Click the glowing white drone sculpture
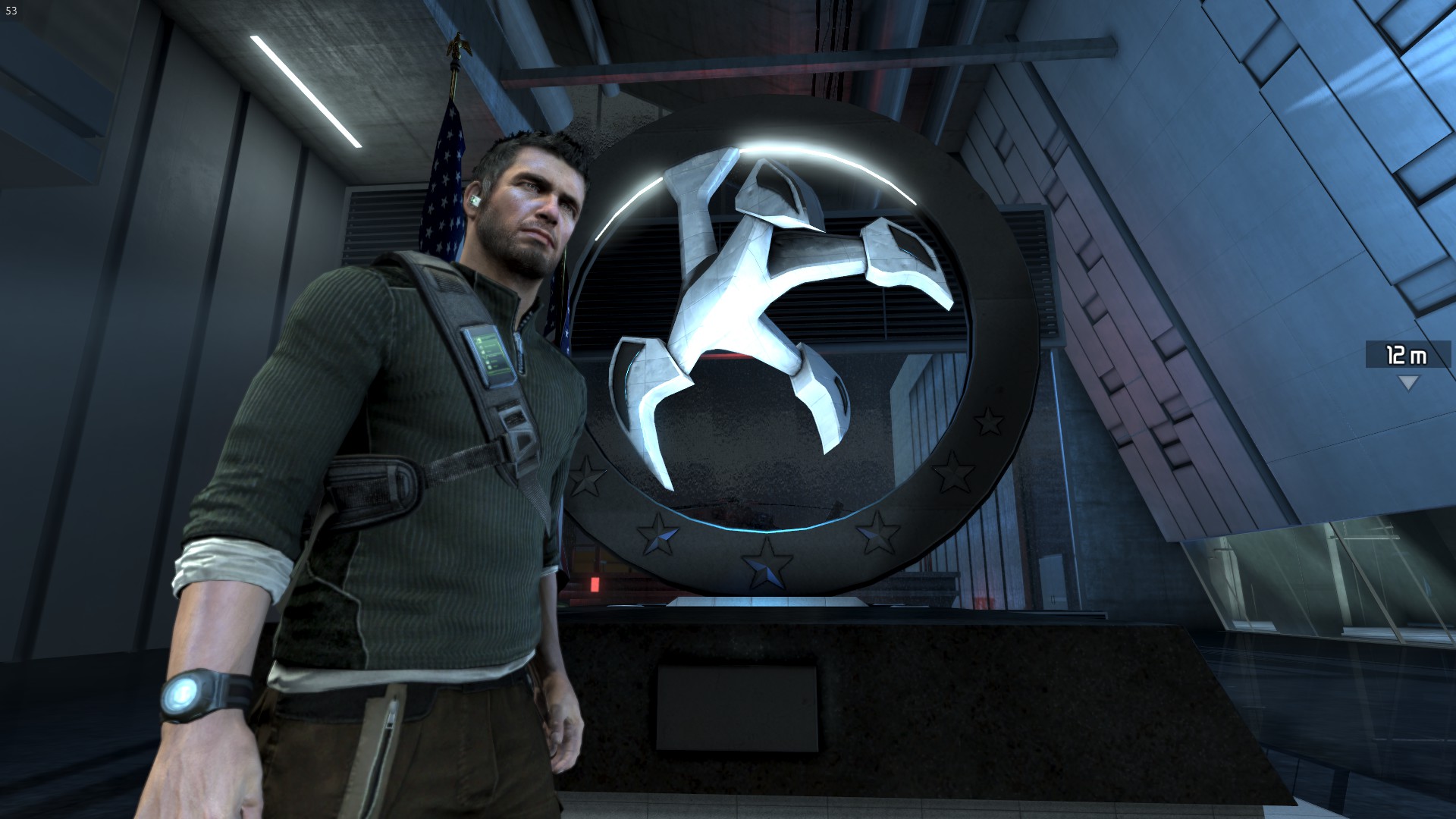This screenshot has width=1456, height=819. pyautogui.click(x=766, y=303)
